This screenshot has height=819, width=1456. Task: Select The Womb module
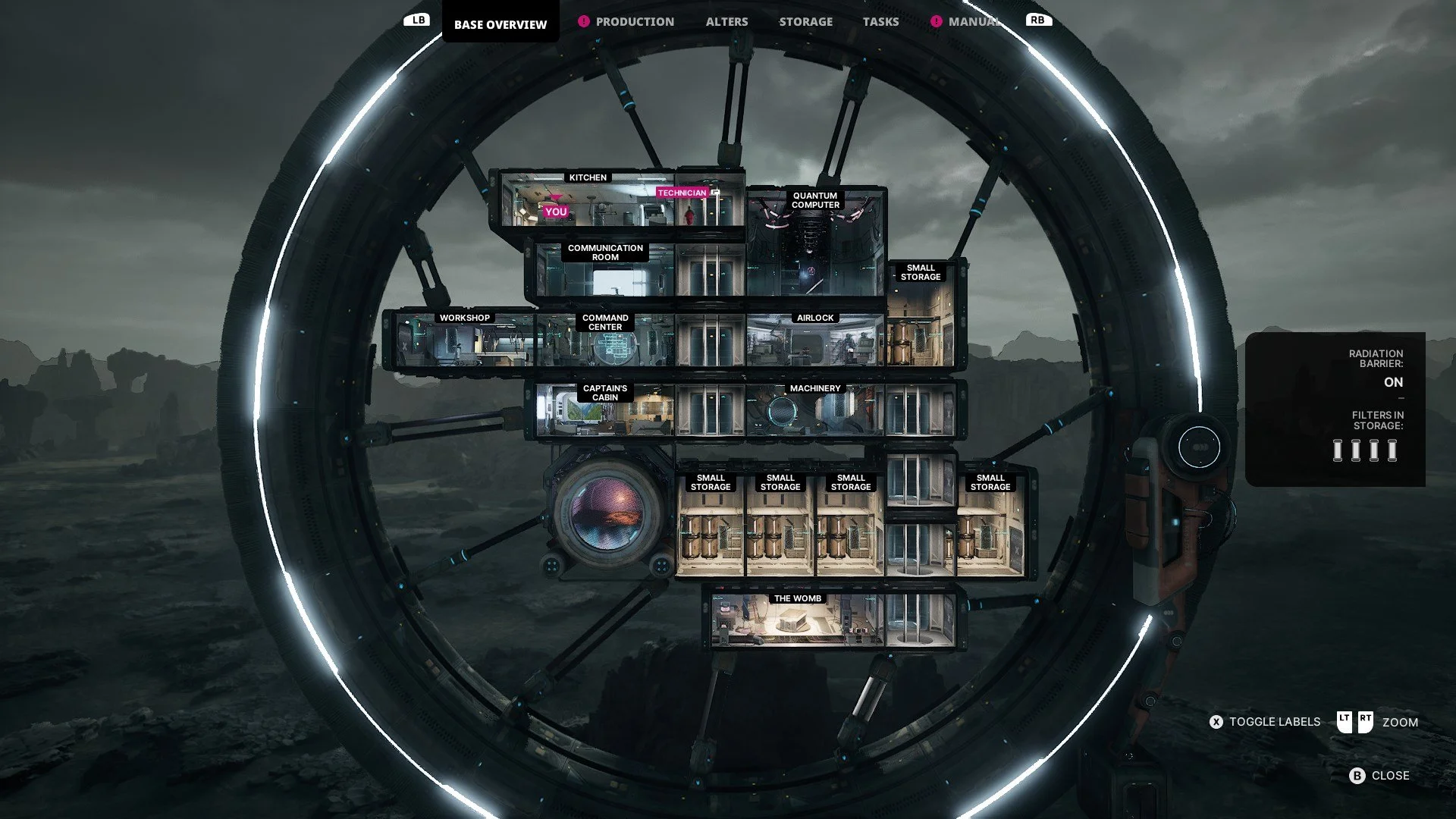tap(797, 622)
